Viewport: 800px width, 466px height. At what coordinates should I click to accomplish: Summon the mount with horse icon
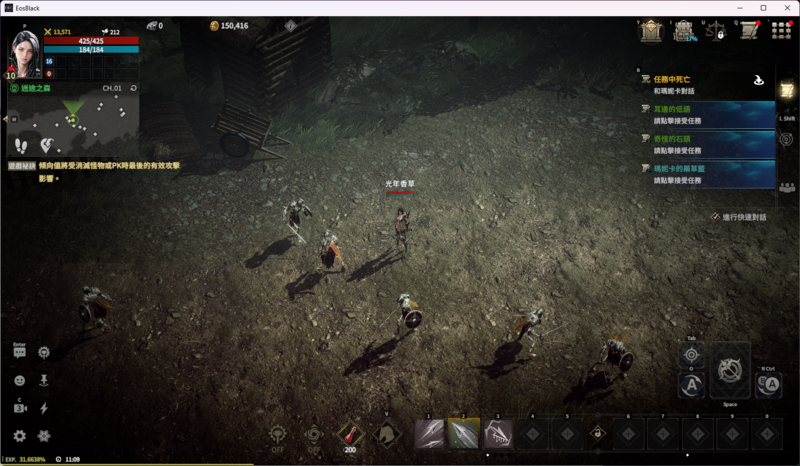(386, 433)
